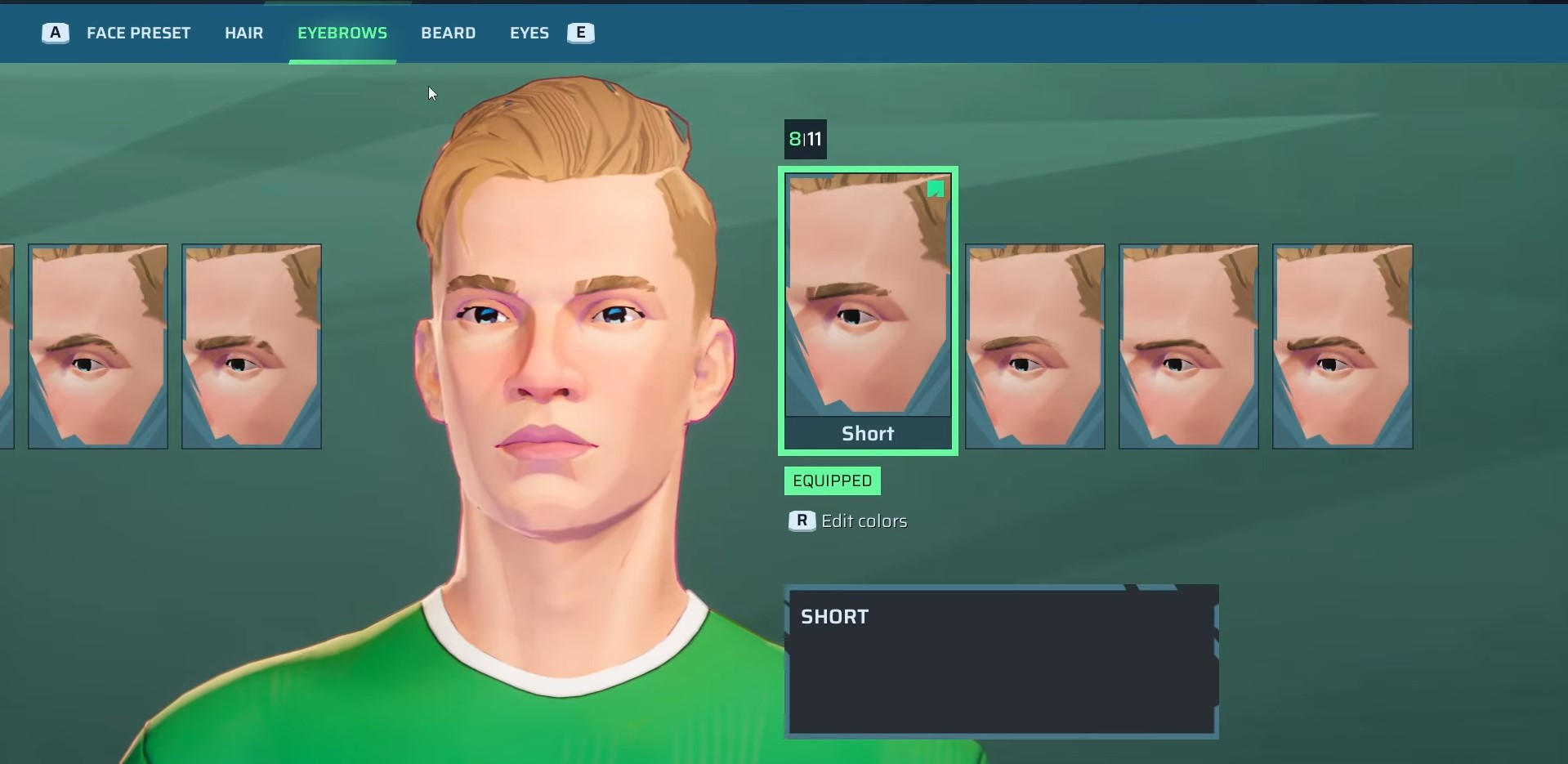This screenshot has height=764, width=1568.
Task: Switch to the HAIR tab
Action: tap(243, 33)
